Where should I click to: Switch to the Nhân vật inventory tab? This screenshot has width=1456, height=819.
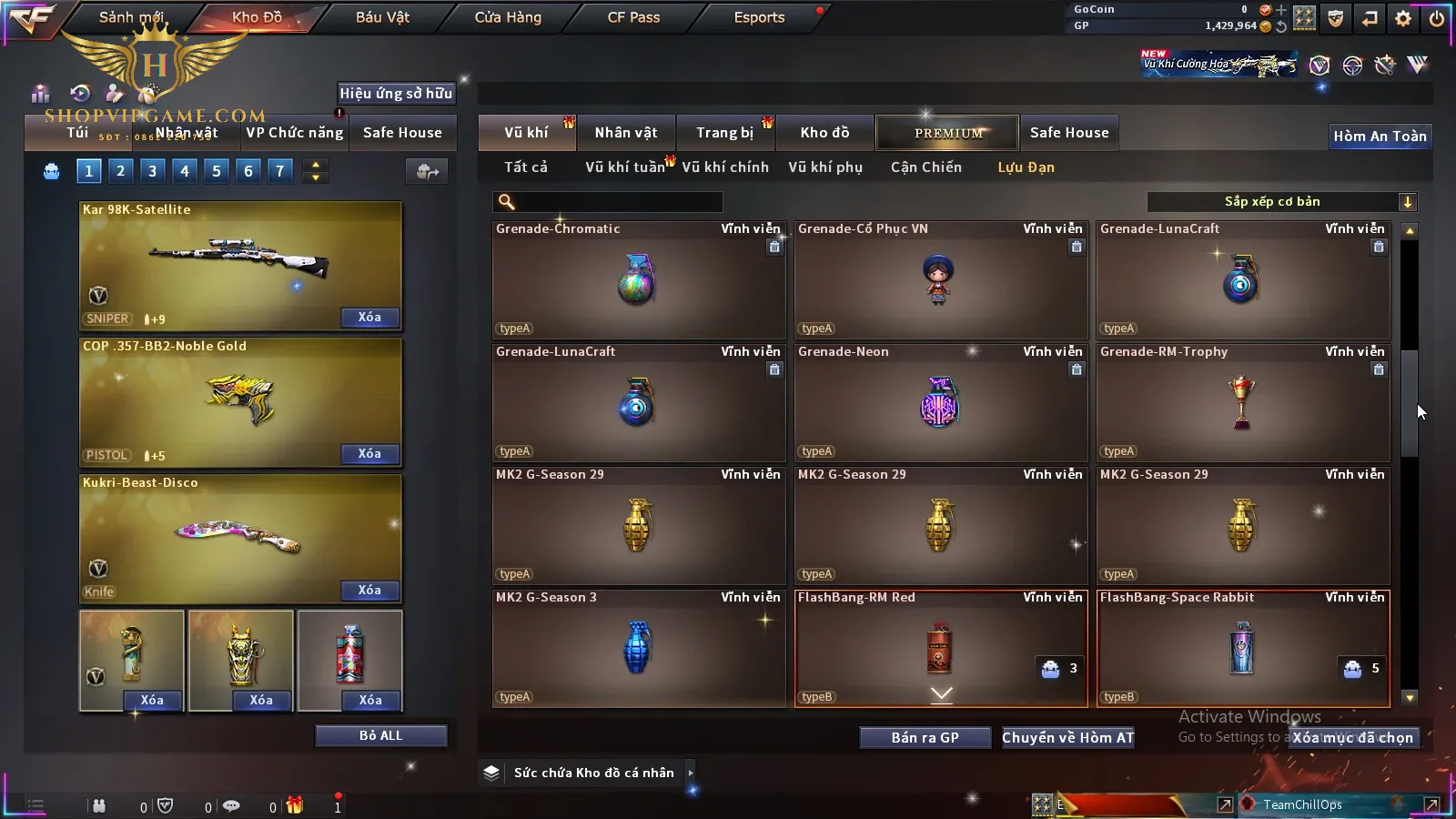click(625, 133)
